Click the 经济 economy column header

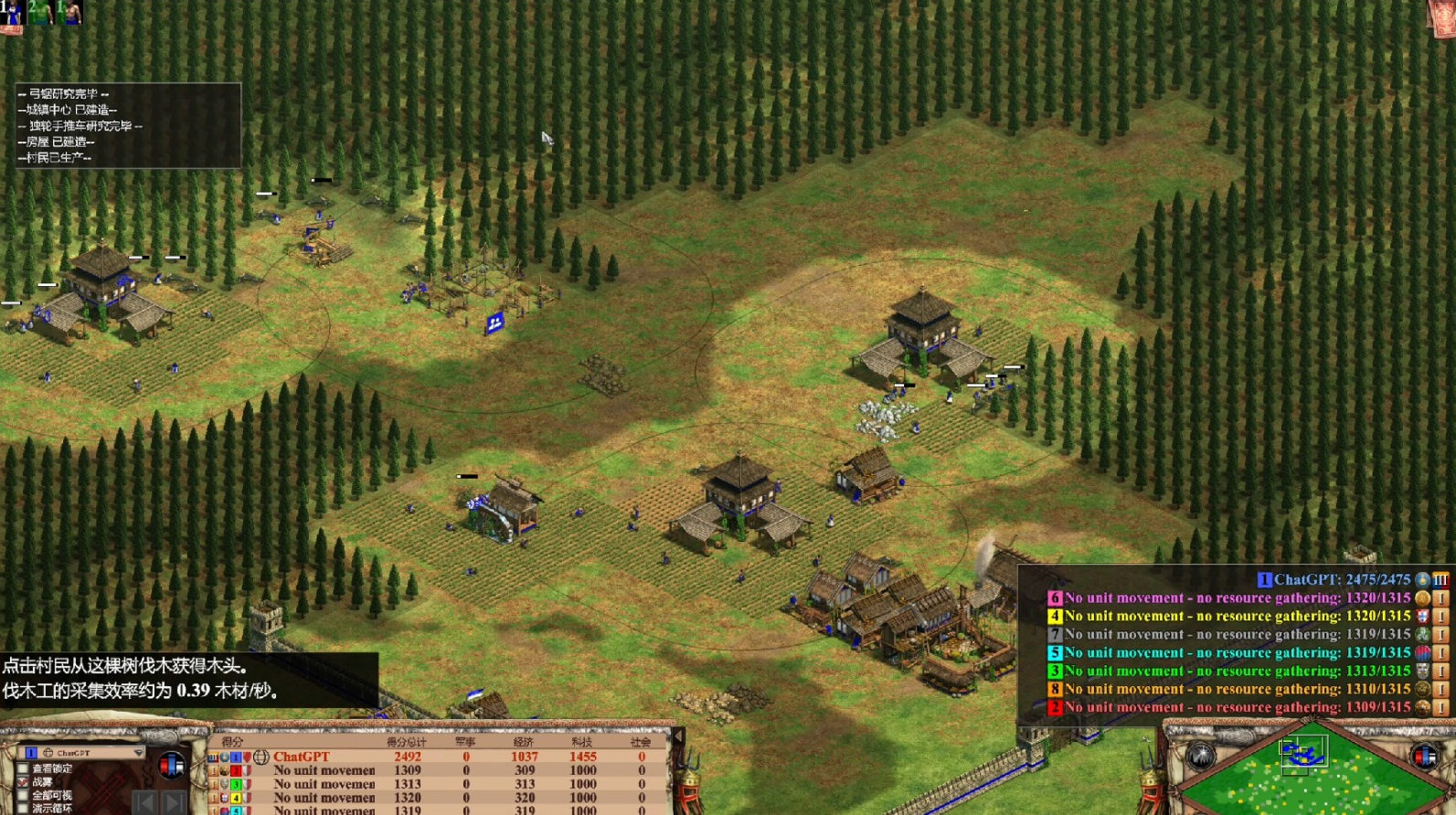524,743
